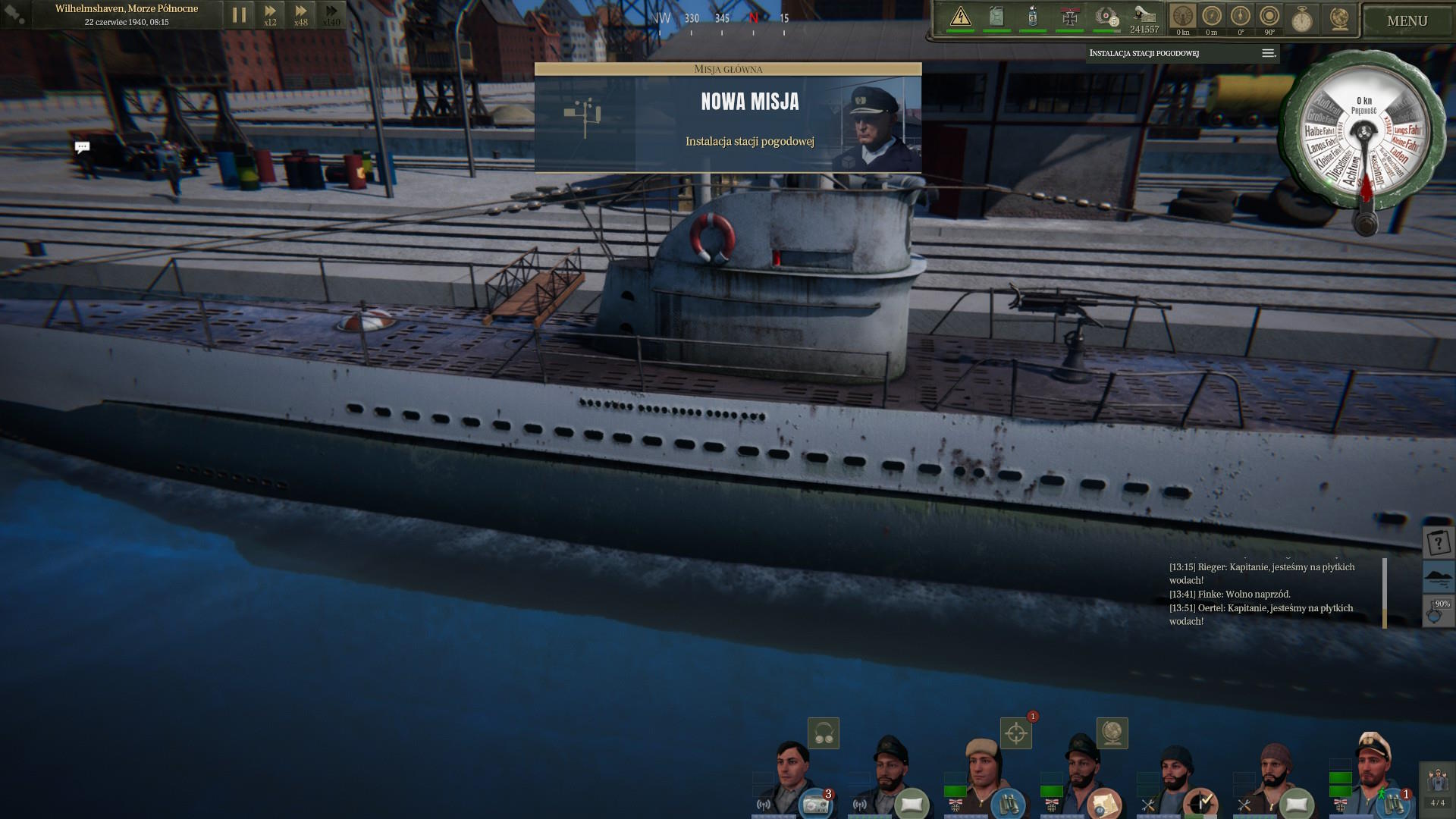
Task: Click the new mission notification panel
Action: point(727,118)
